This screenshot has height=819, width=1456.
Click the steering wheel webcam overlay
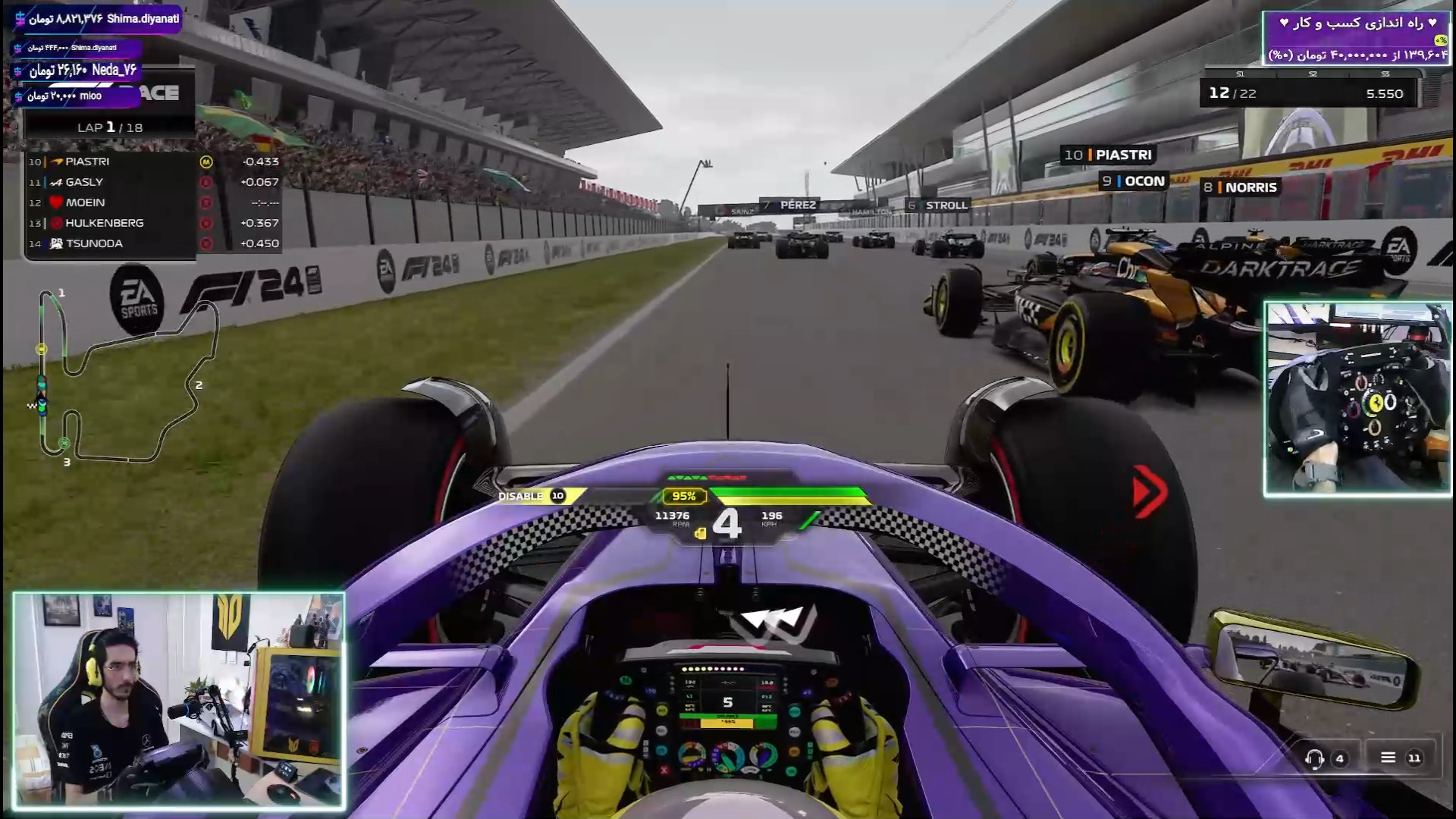coord(1357,399)
